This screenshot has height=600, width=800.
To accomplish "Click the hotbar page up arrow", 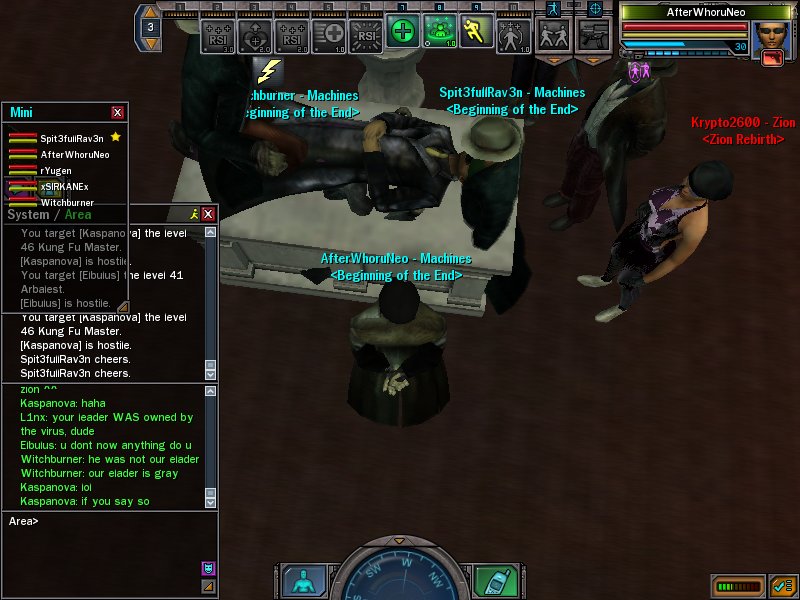I will tap(150, 12).
